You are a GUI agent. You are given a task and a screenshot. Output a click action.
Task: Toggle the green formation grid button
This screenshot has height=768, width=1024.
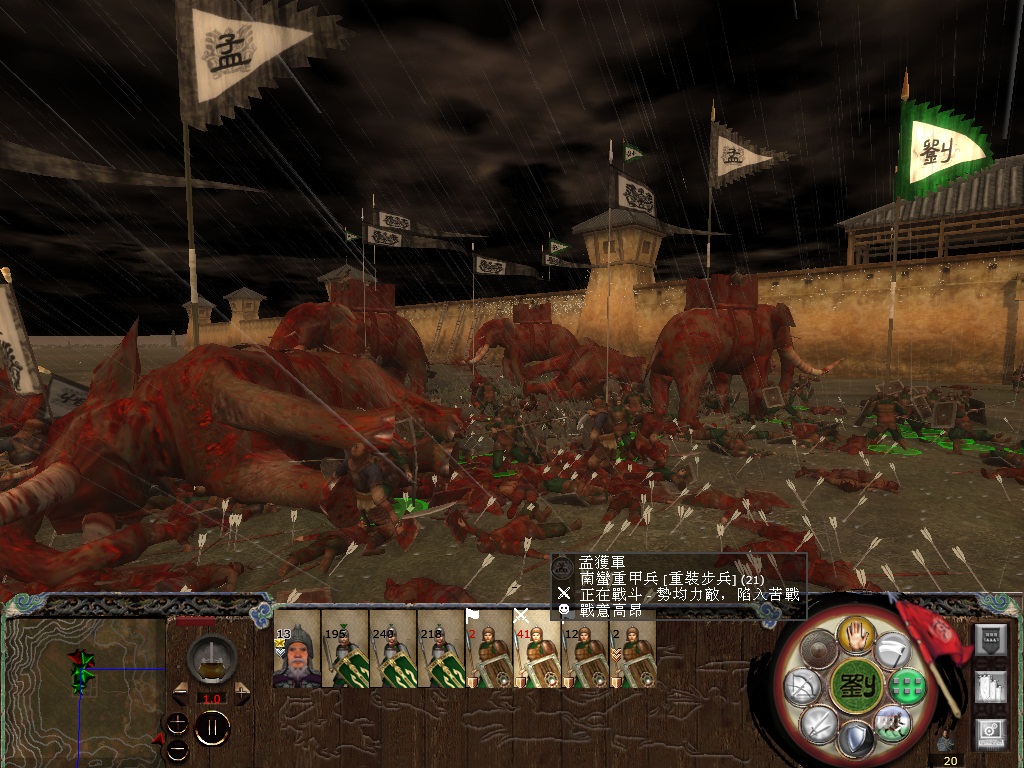906,686
